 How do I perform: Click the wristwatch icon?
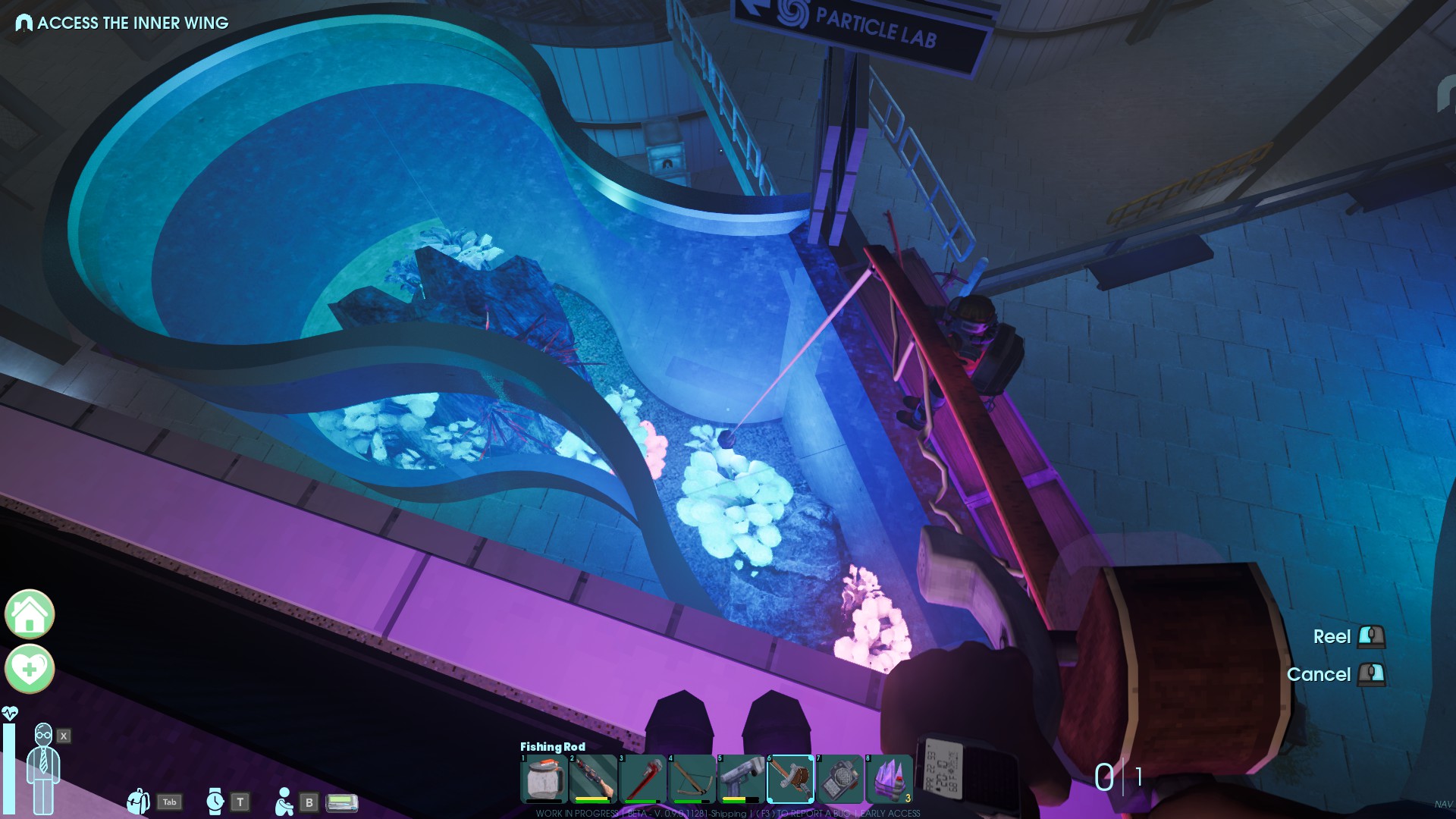tap(215, 802)
